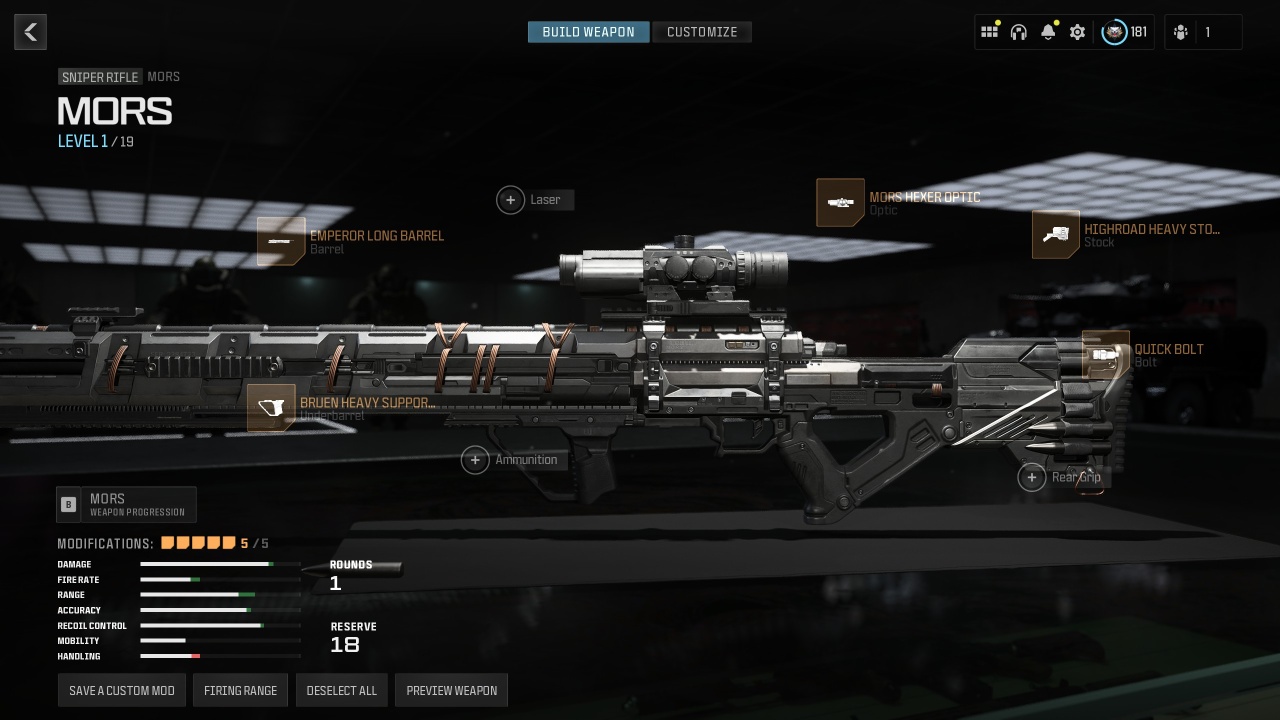Show notifications via the bell icon
This screenshot has width=1280, height=720.
click(1048, 32)
